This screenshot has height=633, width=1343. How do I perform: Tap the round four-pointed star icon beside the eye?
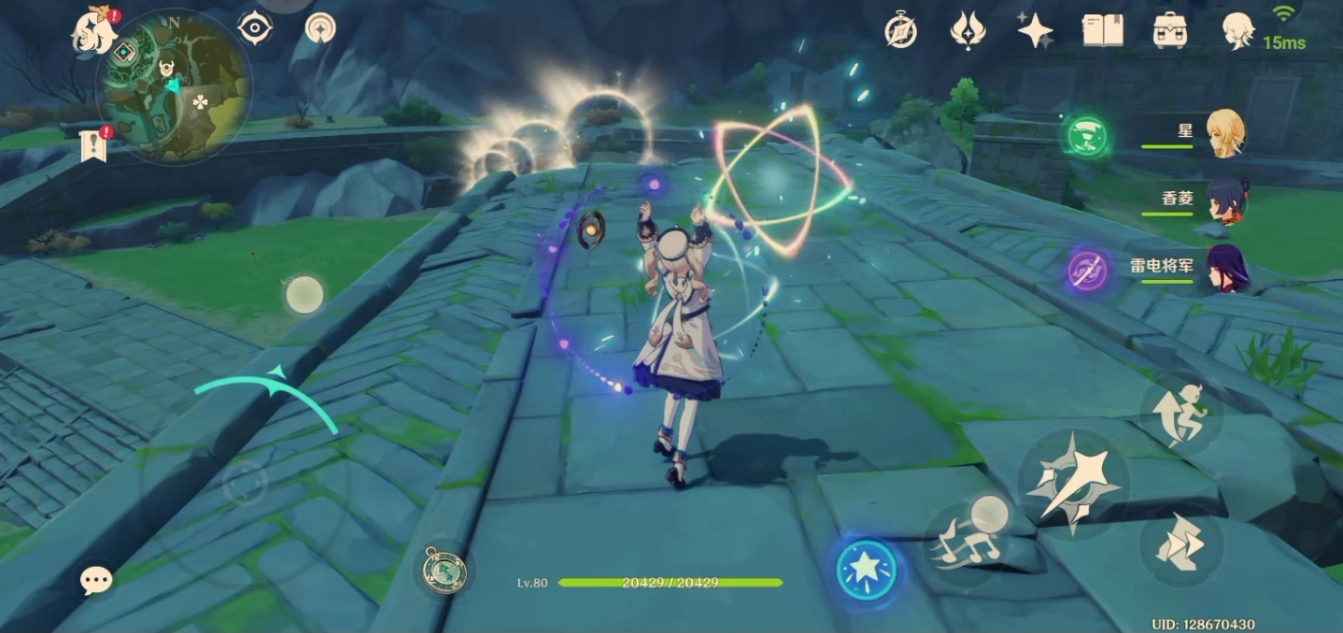click(320, 28)
